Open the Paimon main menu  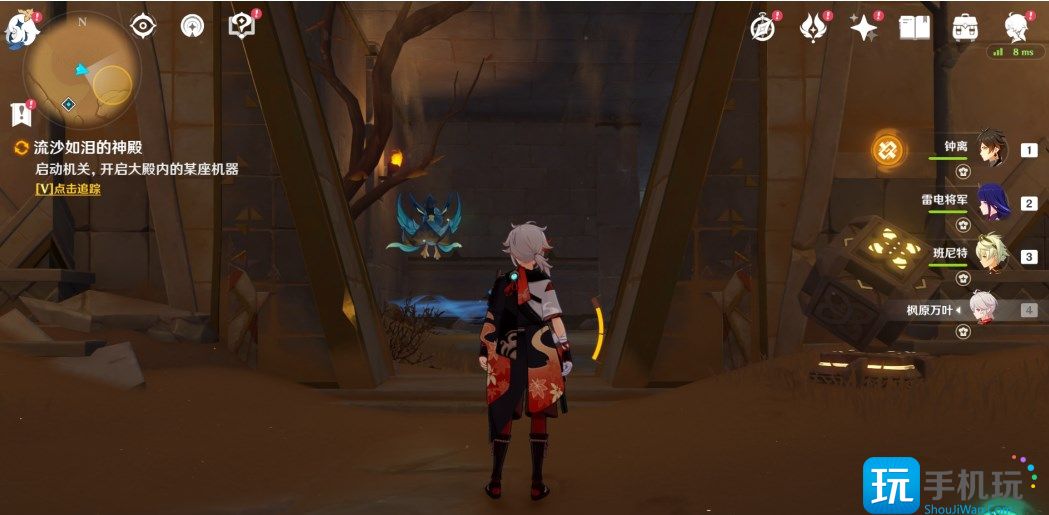click(22, 30)
